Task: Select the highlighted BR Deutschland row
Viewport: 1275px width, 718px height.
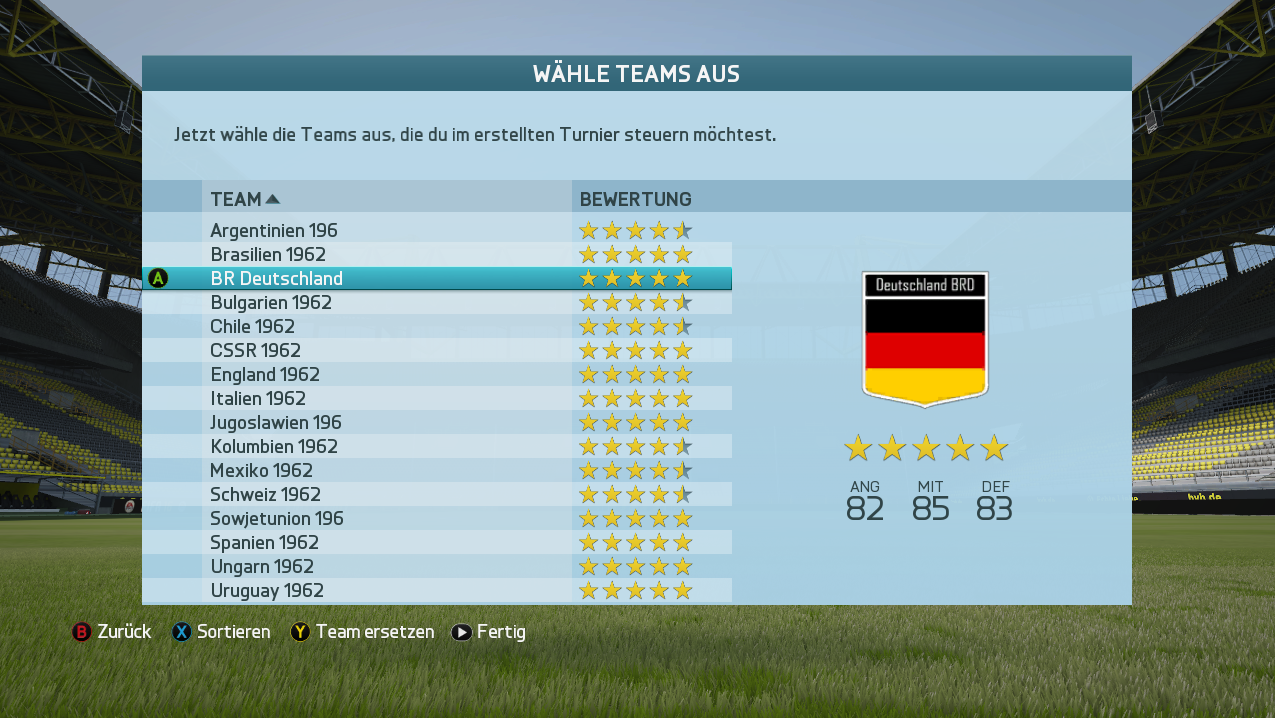Action: 277,279
